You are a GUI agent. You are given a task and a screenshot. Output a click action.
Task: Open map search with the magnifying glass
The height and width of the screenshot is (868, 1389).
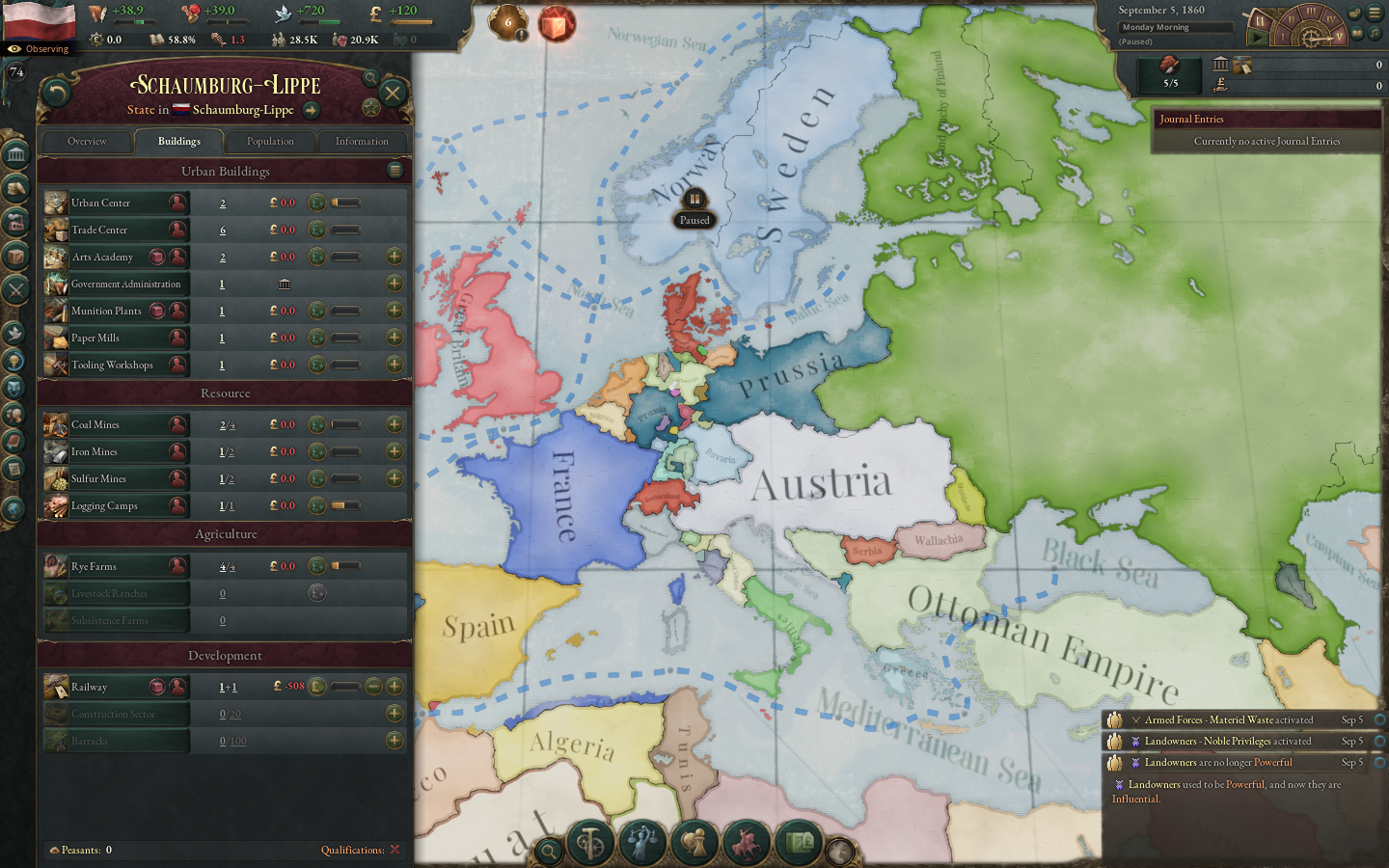coord(548,850)
